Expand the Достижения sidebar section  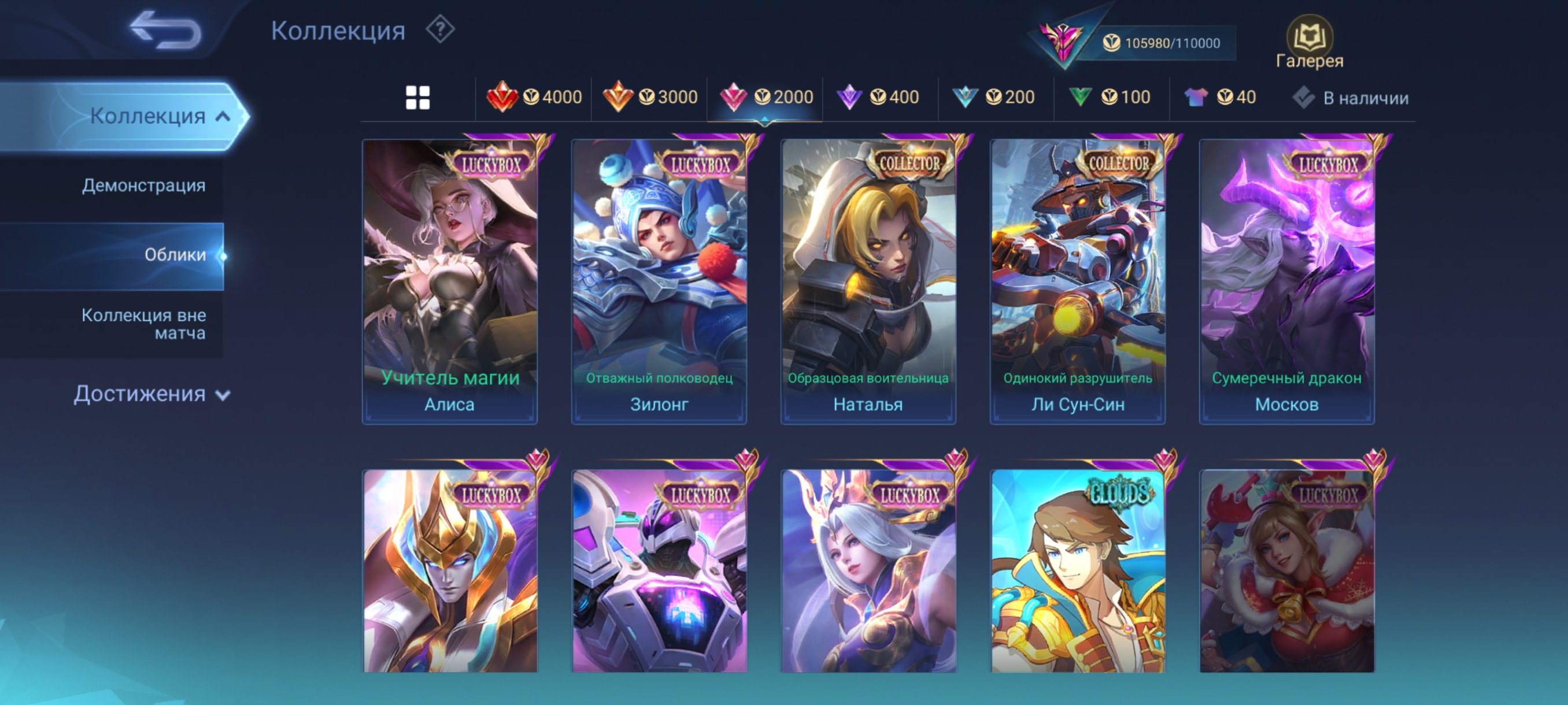coord(150,395)
